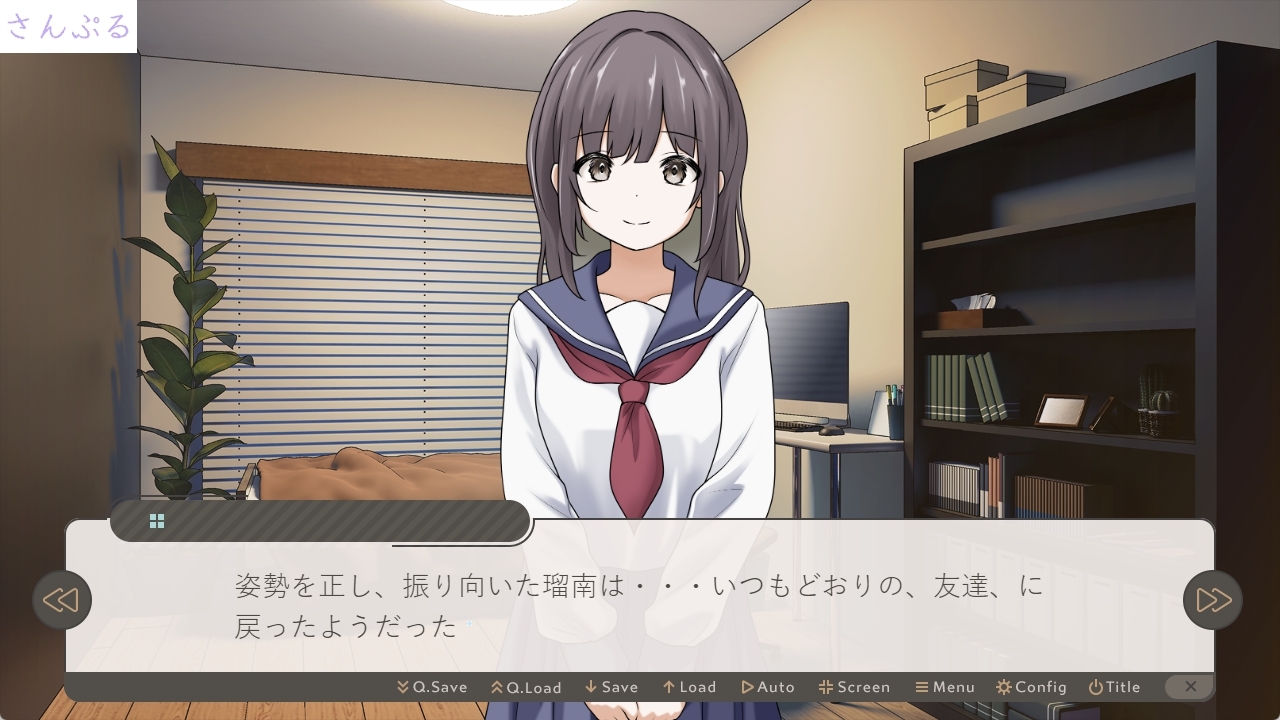Hide the message window with the X
The width and height of the screenshot is (1280, 720).
[1190, 687]
